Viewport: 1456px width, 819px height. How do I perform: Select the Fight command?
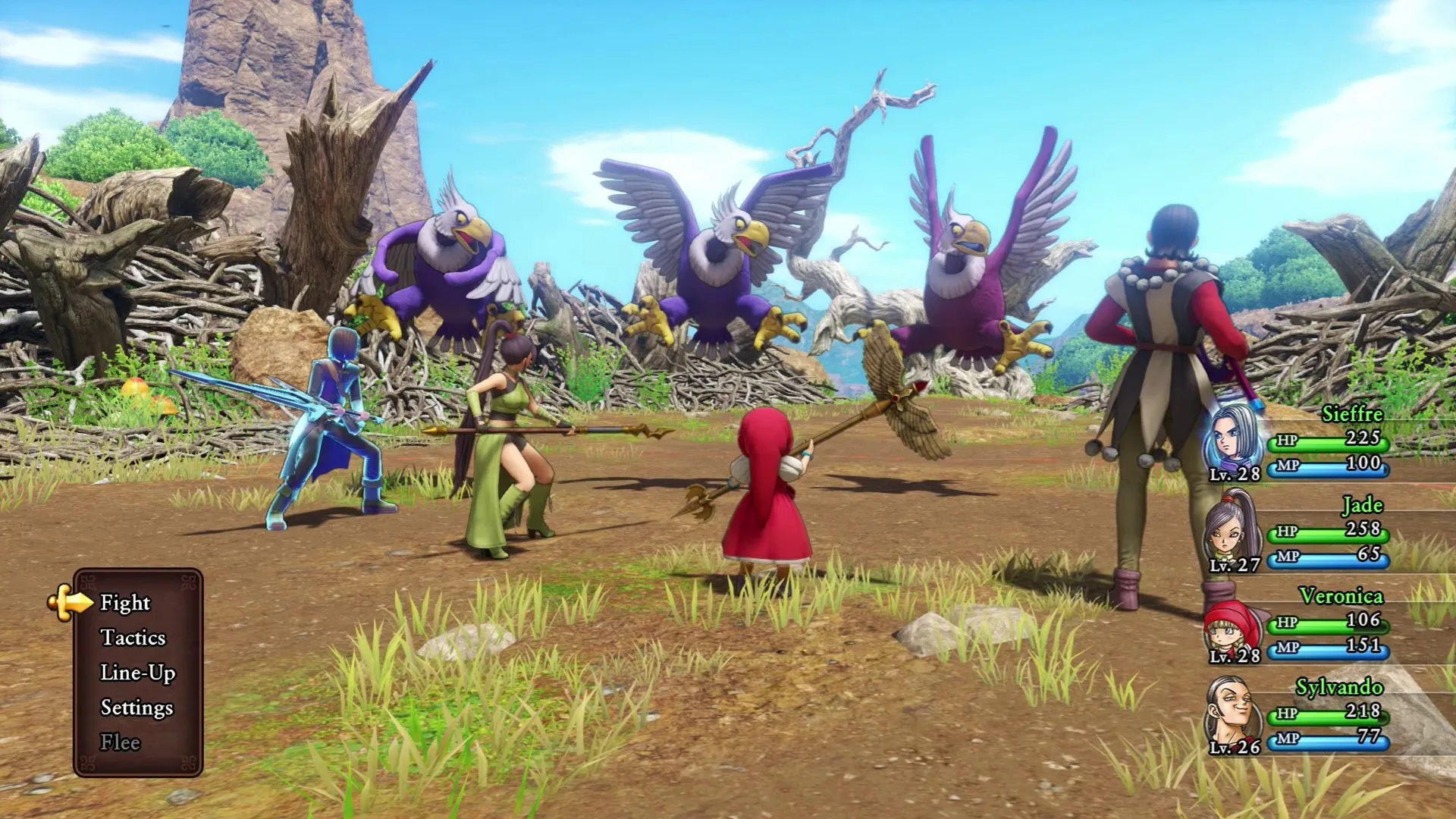pyautogui.click(x=125, y=604)
